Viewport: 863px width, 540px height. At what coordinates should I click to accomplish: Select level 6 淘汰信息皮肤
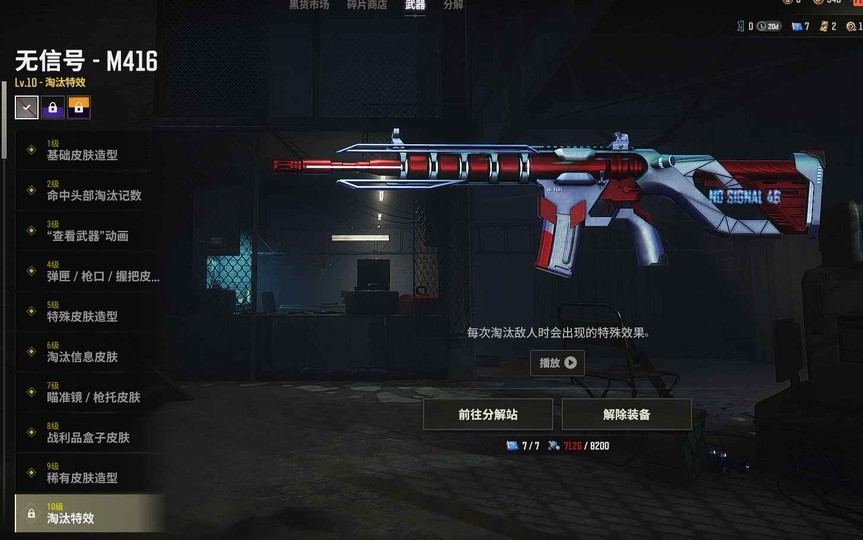(82, 357)
